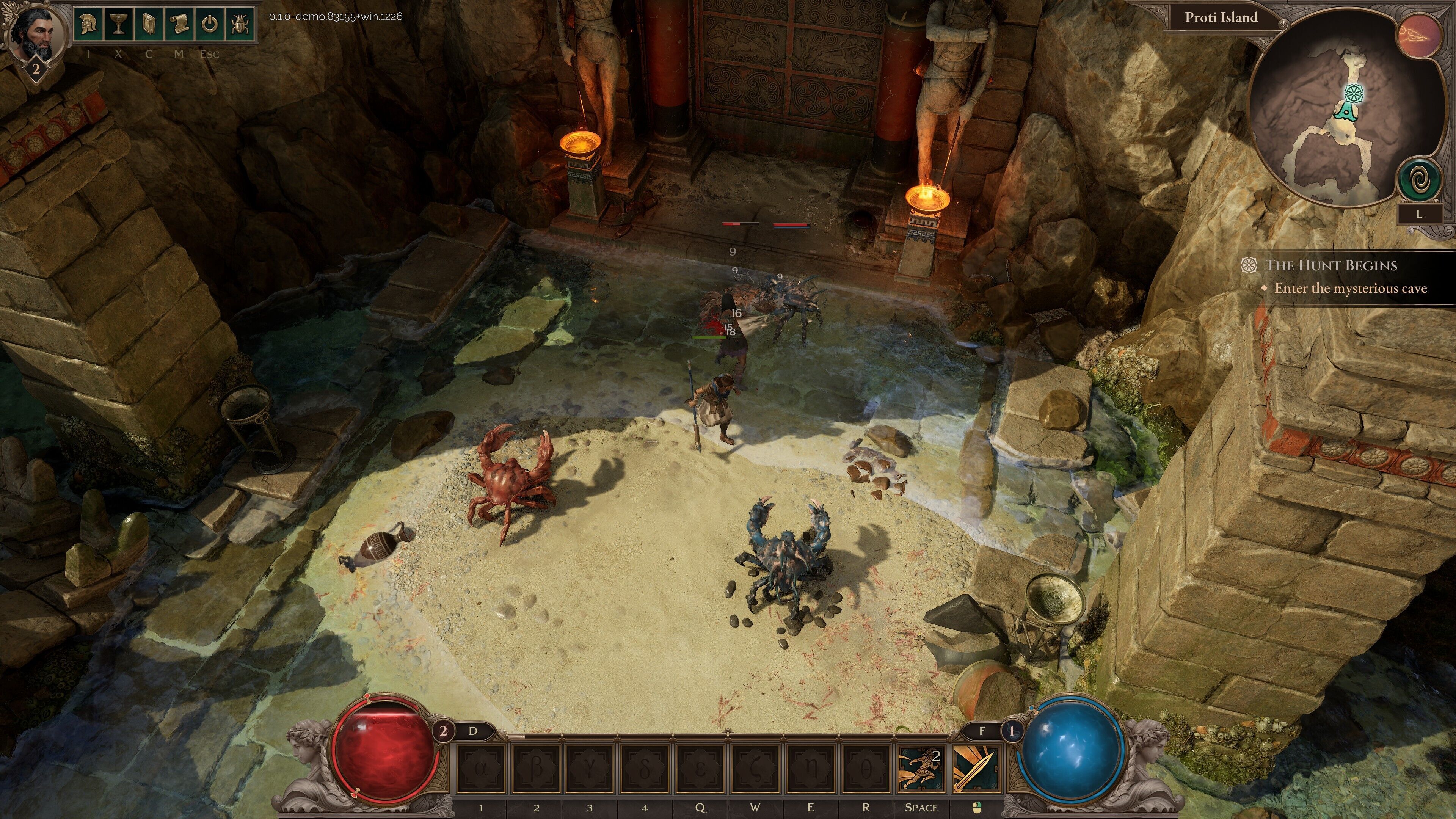This screenshot has height=819, width=1456.
Task: Report a bug using the beetle icon
Action: [240, 24]
